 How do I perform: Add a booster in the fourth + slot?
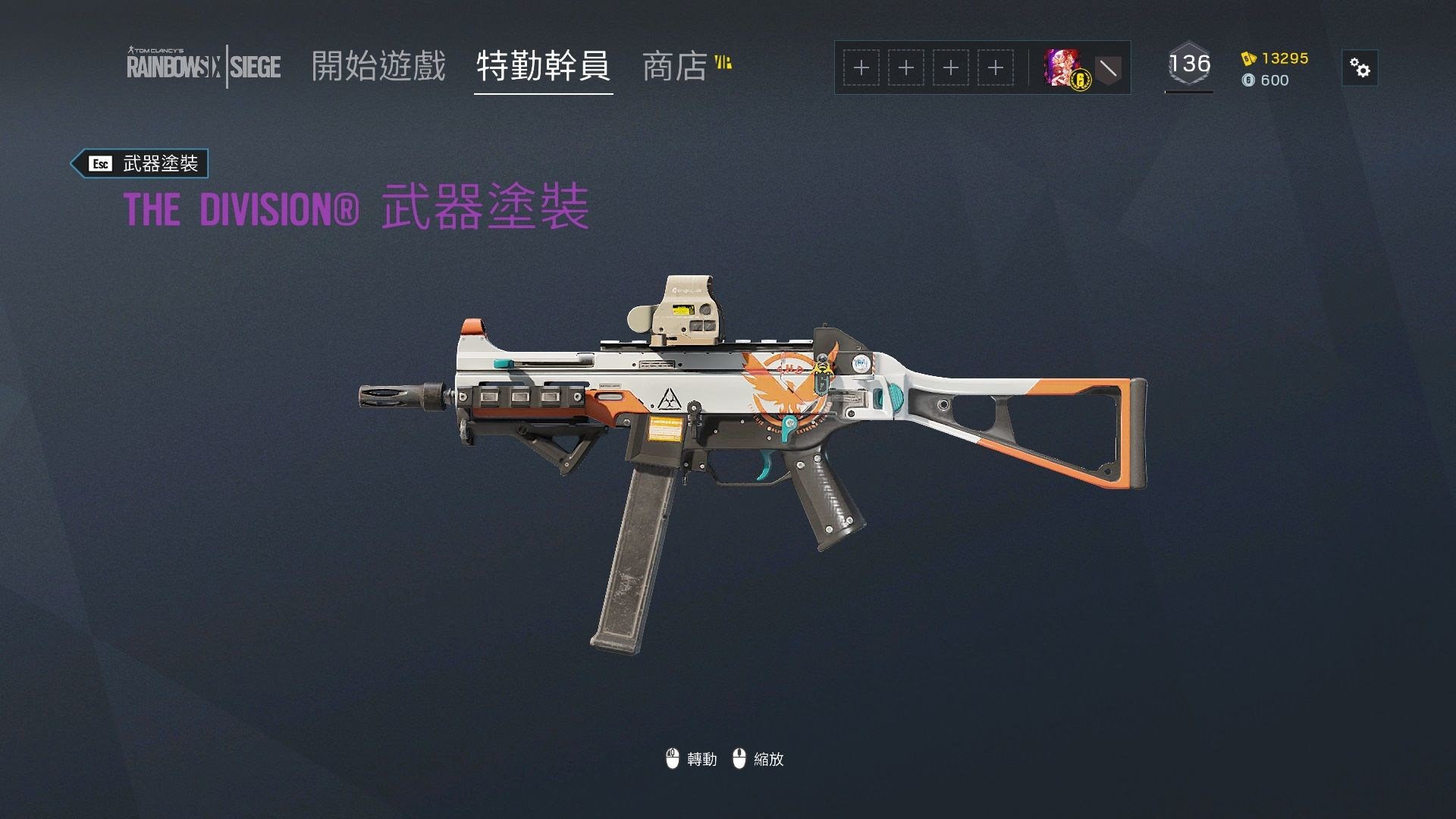[x=995, y=67]
